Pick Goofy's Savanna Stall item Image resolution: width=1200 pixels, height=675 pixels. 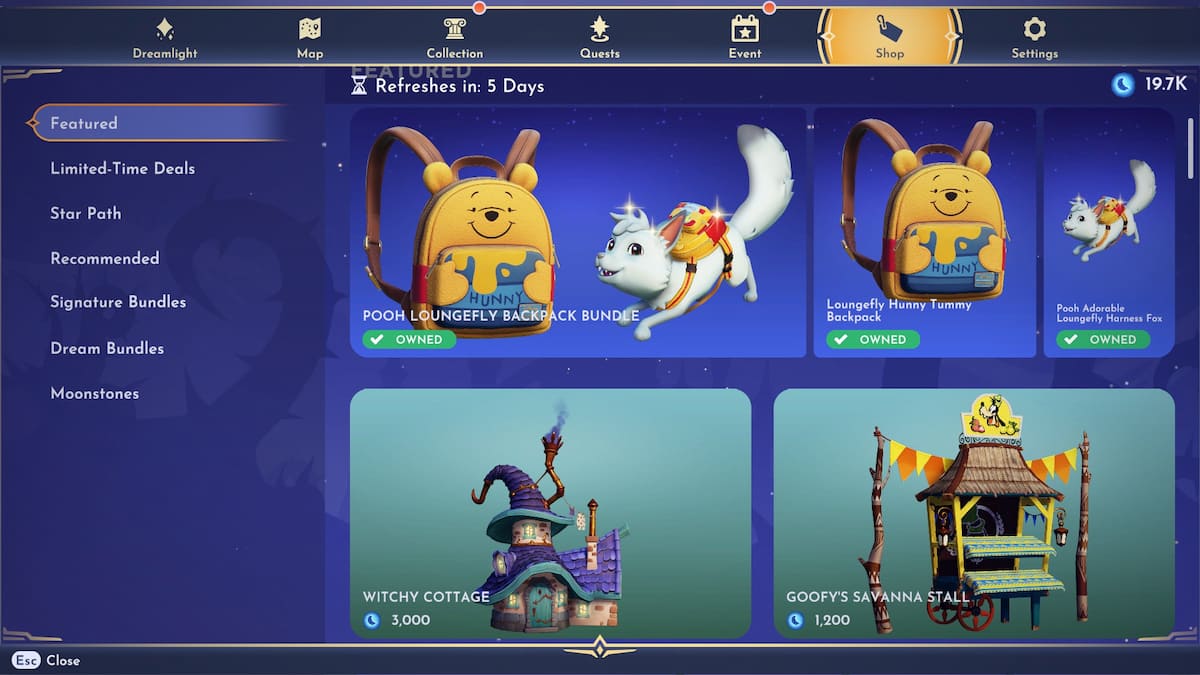(x=973, y=512)
